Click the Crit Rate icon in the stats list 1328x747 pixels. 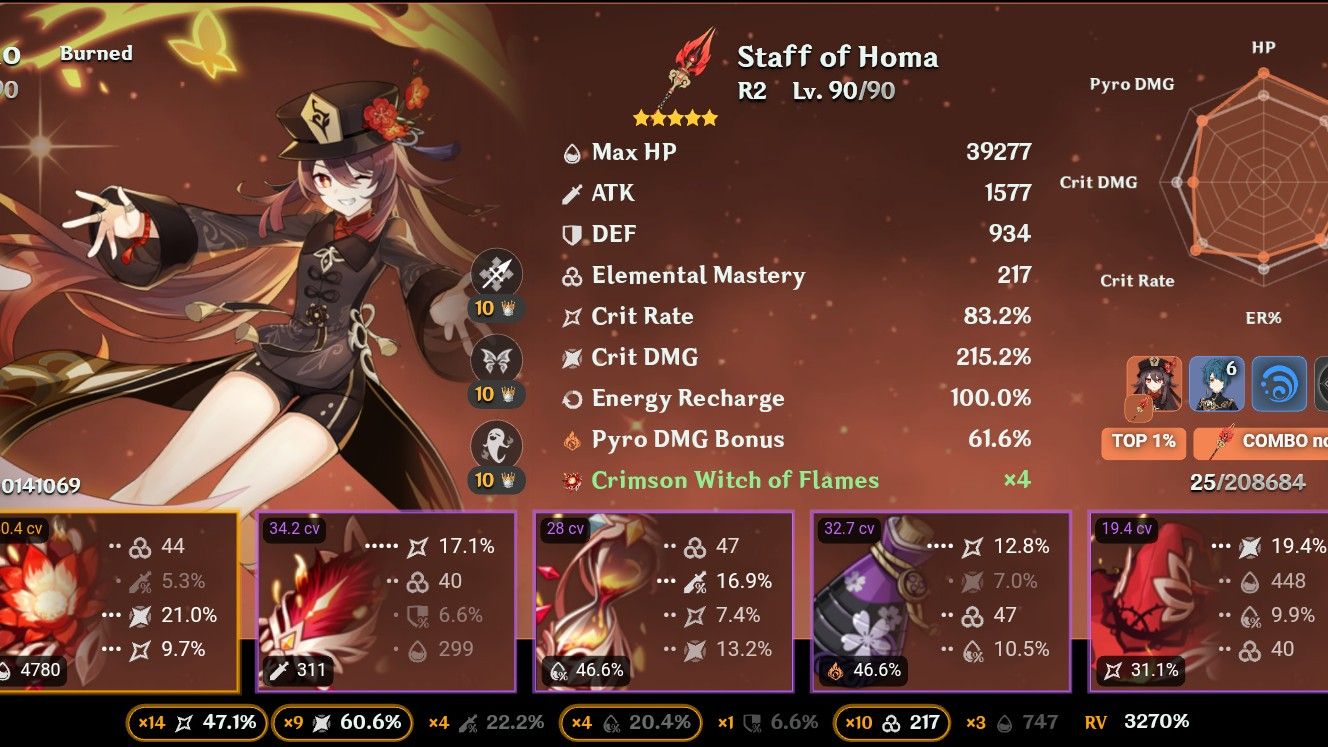[x=572, y=316]
